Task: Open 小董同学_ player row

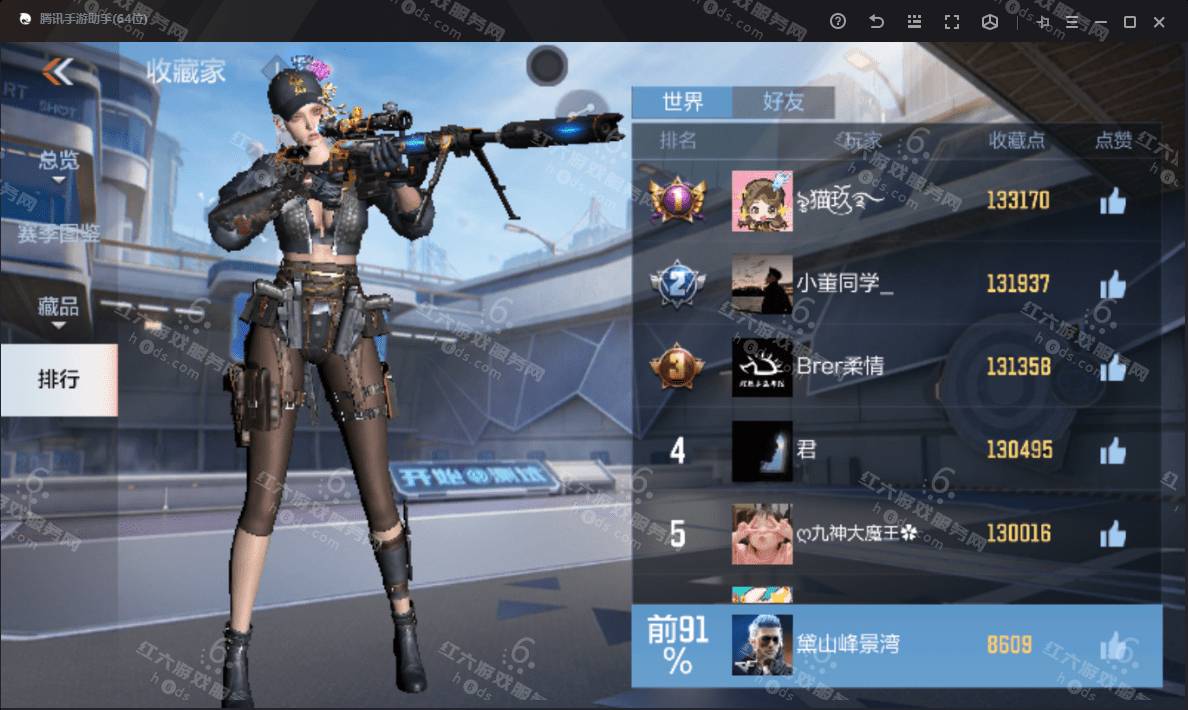Action: pyautogui.click(x=844, y=285)
